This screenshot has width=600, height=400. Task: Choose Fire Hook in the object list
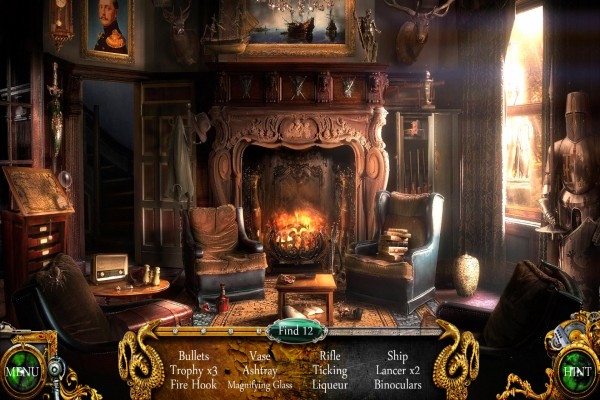click(194, 383)
